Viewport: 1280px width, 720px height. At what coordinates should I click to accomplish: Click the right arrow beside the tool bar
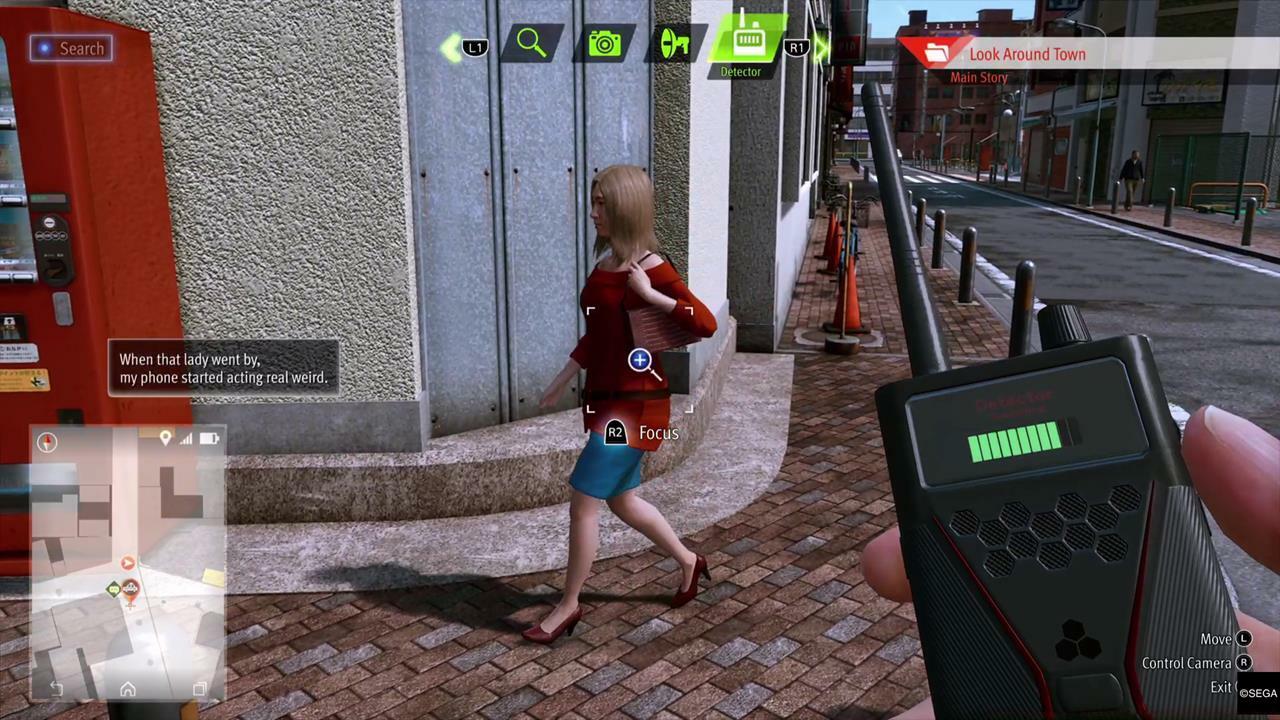pos(822,47)
